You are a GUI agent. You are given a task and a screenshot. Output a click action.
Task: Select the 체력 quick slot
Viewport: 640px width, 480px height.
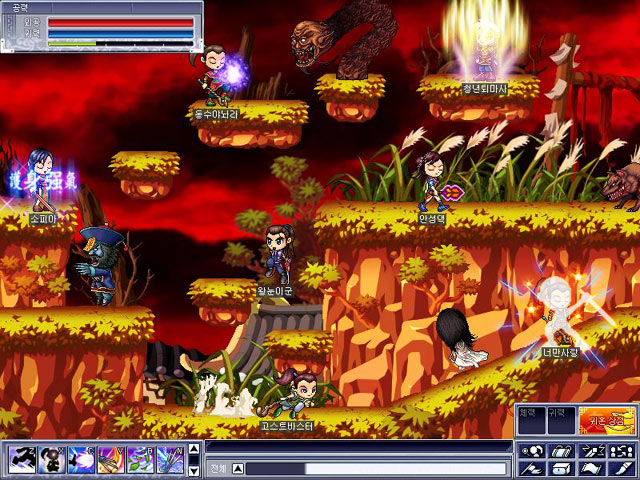pos(532,419)
